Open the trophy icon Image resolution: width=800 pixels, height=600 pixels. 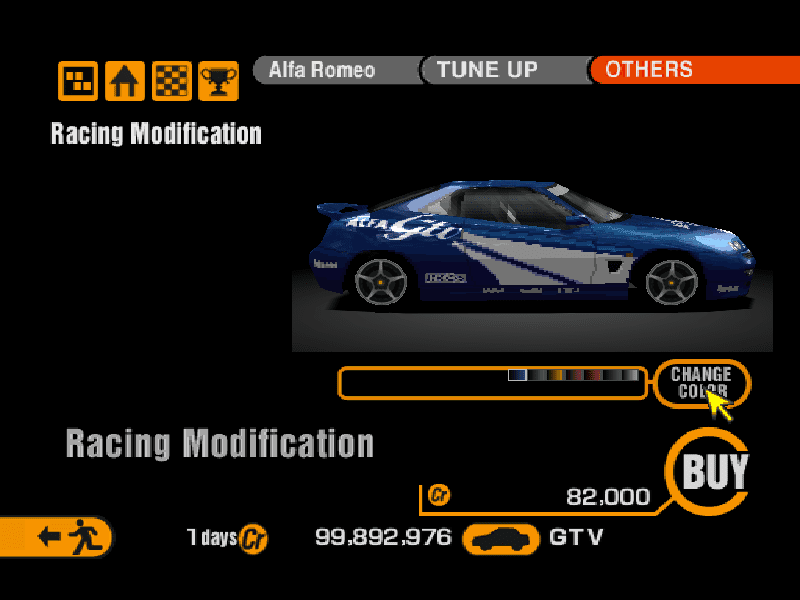point(218,81)
